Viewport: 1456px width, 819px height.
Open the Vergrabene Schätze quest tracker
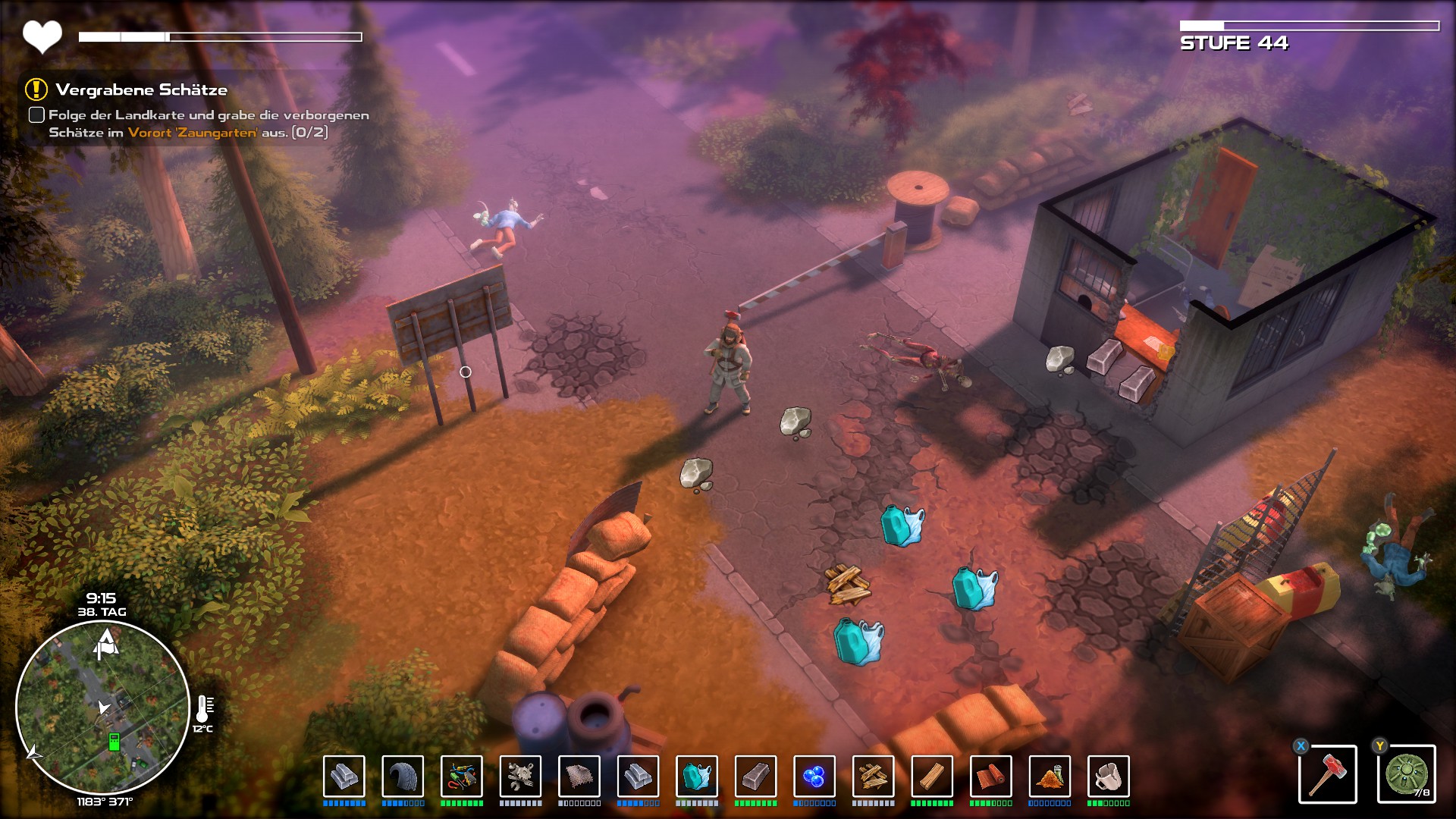tap(141, 90)
